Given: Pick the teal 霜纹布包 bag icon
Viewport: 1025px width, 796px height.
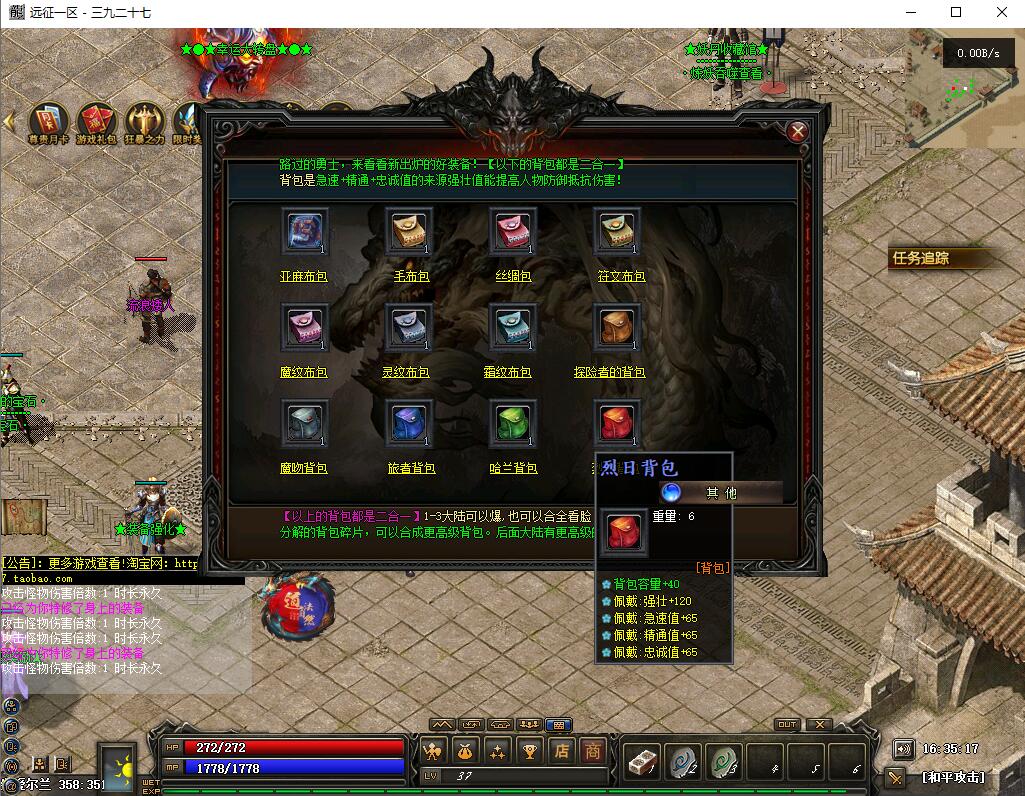Looking at the screenshot, I should pos(513,327).
